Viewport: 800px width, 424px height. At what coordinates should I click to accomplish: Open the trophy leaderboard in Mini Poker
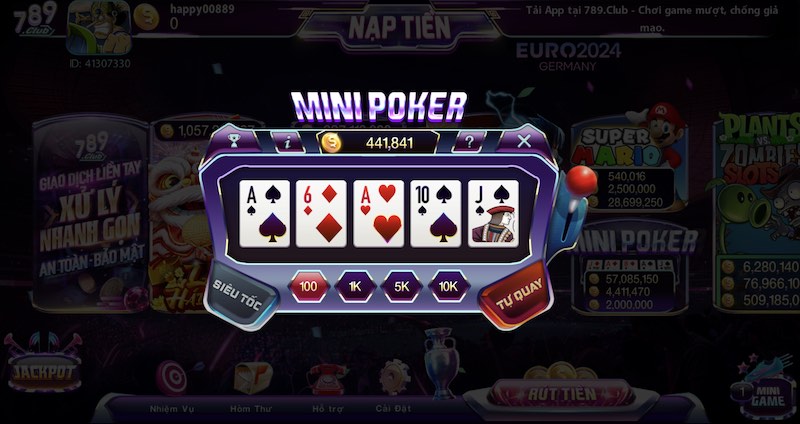pyautogui.click(x=235, y=141)
